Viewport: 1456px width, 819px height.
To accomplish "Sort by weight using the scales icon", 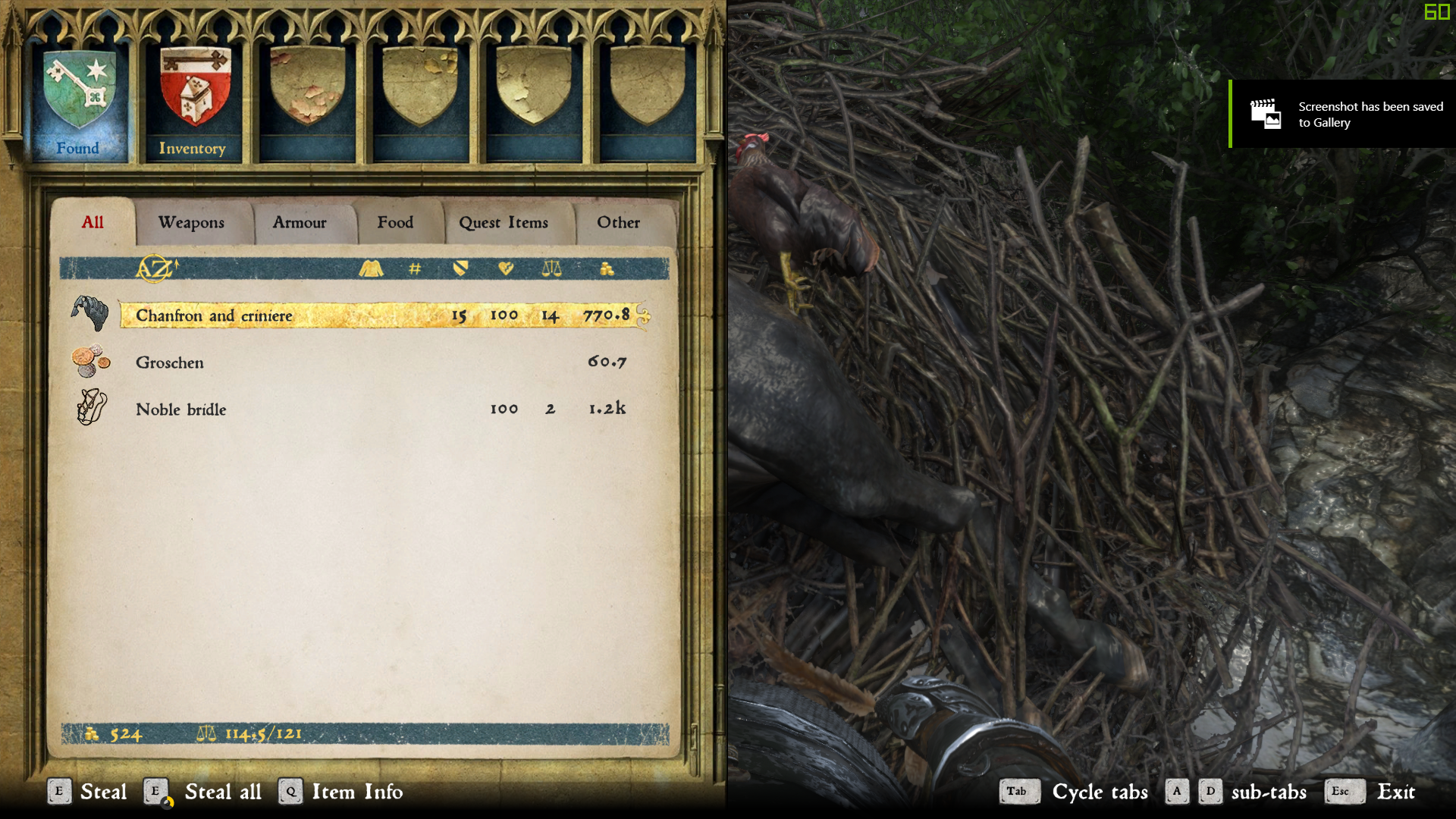I will (x=551, y=268).
